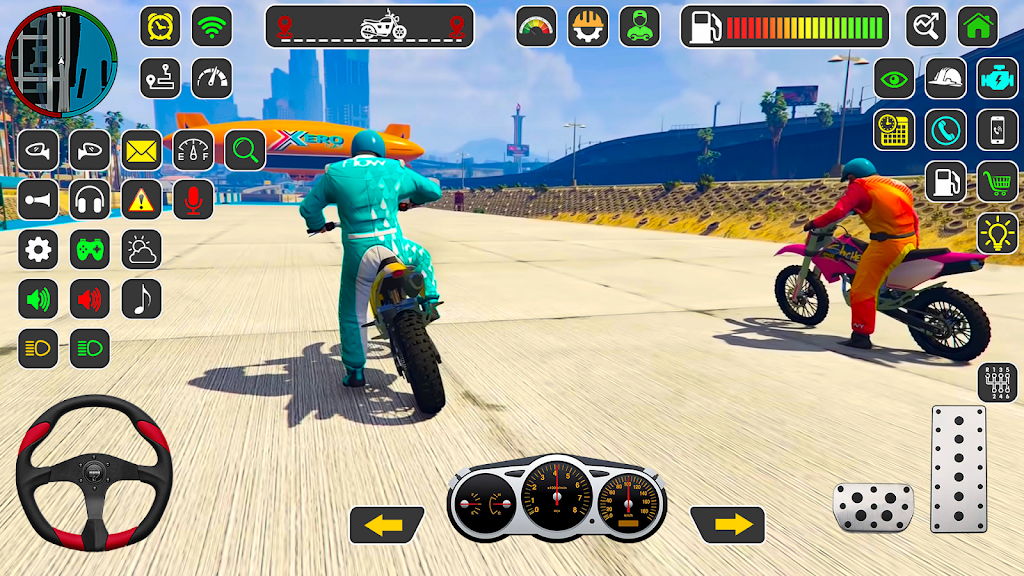1024x576 pixels.
Task: Activate the green magnifying glass search
Action: click(245, 151)
